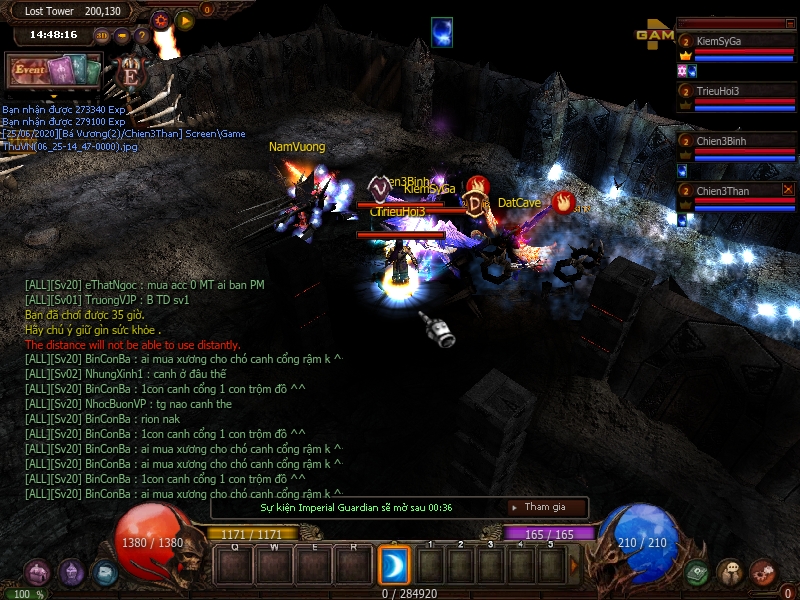Open the green book menu button
This screenshot has width=800, height=600.
[x=698, y=573]
